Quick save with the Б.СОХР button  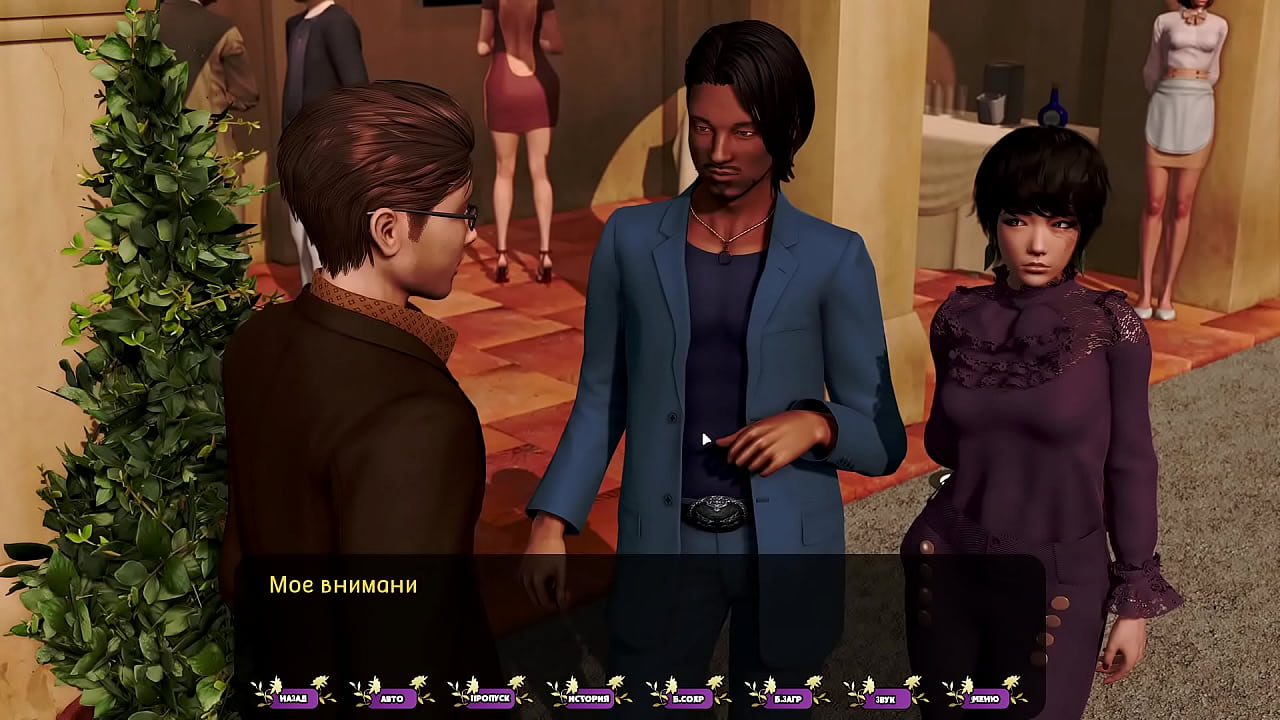[689, 698]
